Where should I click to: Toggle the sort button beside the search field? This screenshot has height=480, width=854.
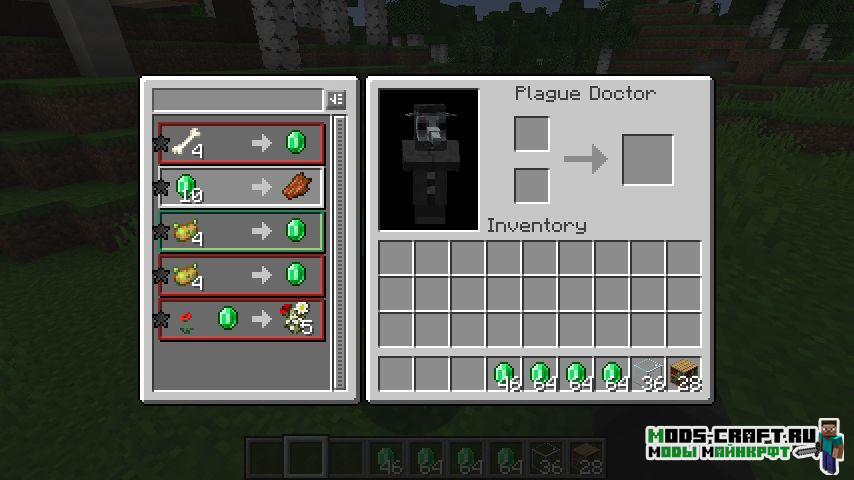tap(335, 99)
